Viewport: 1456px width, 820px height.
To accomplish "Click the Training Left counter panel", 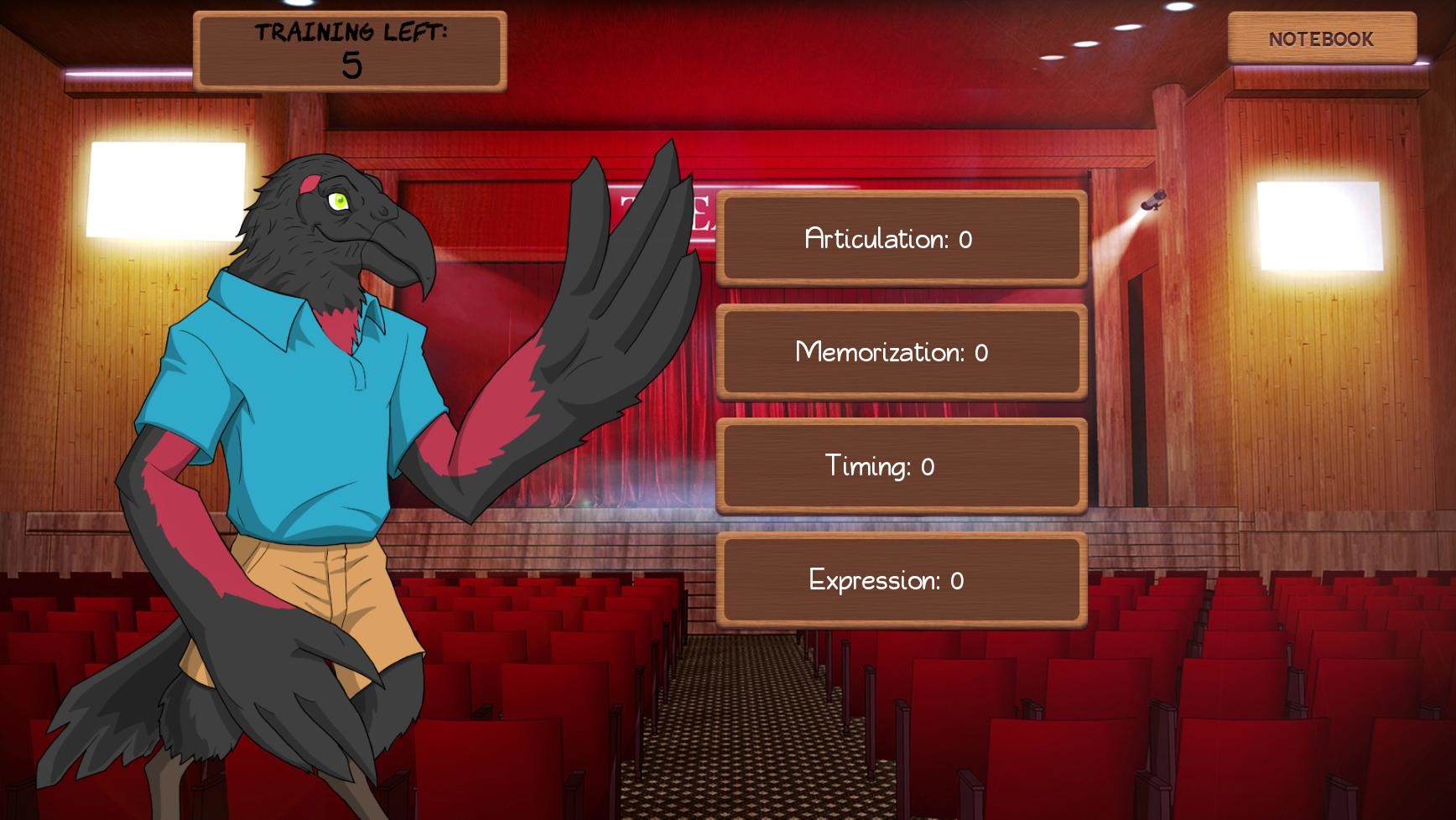I will coord(350,49).
